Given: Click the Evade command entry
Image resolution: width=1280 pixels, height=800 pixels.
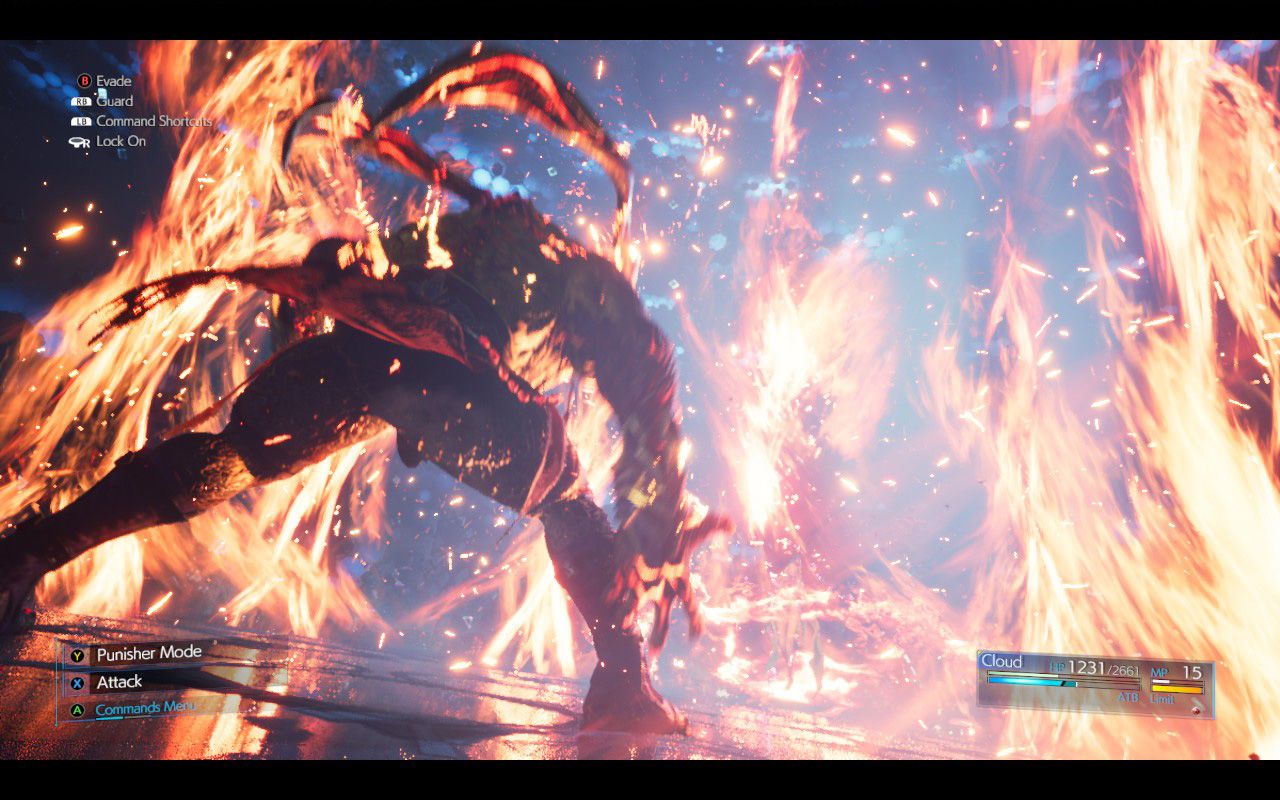Looking at the screenshot, I should 115,80.
